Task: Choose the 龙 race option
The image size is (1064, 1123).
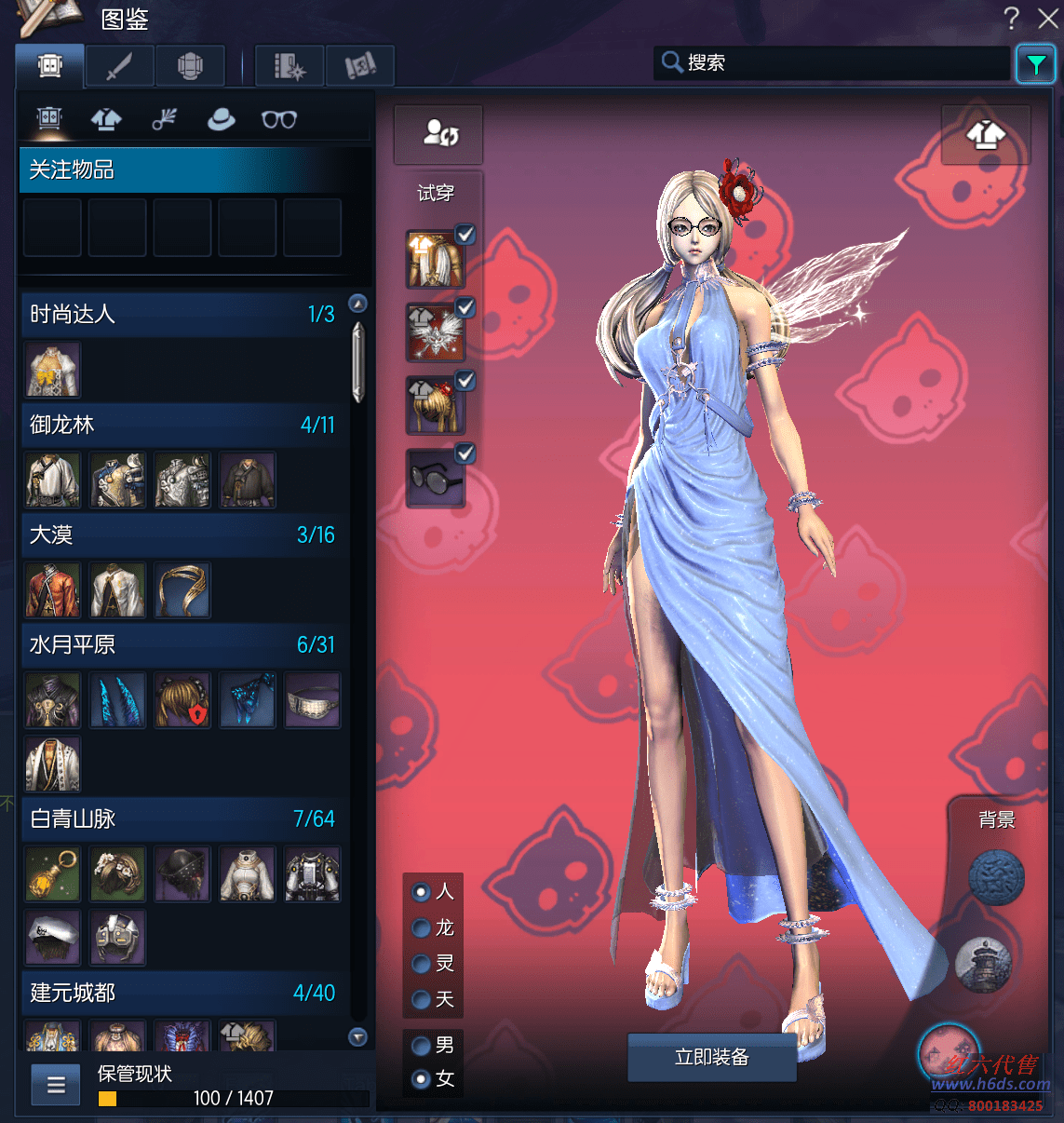Action: point(422,927)
